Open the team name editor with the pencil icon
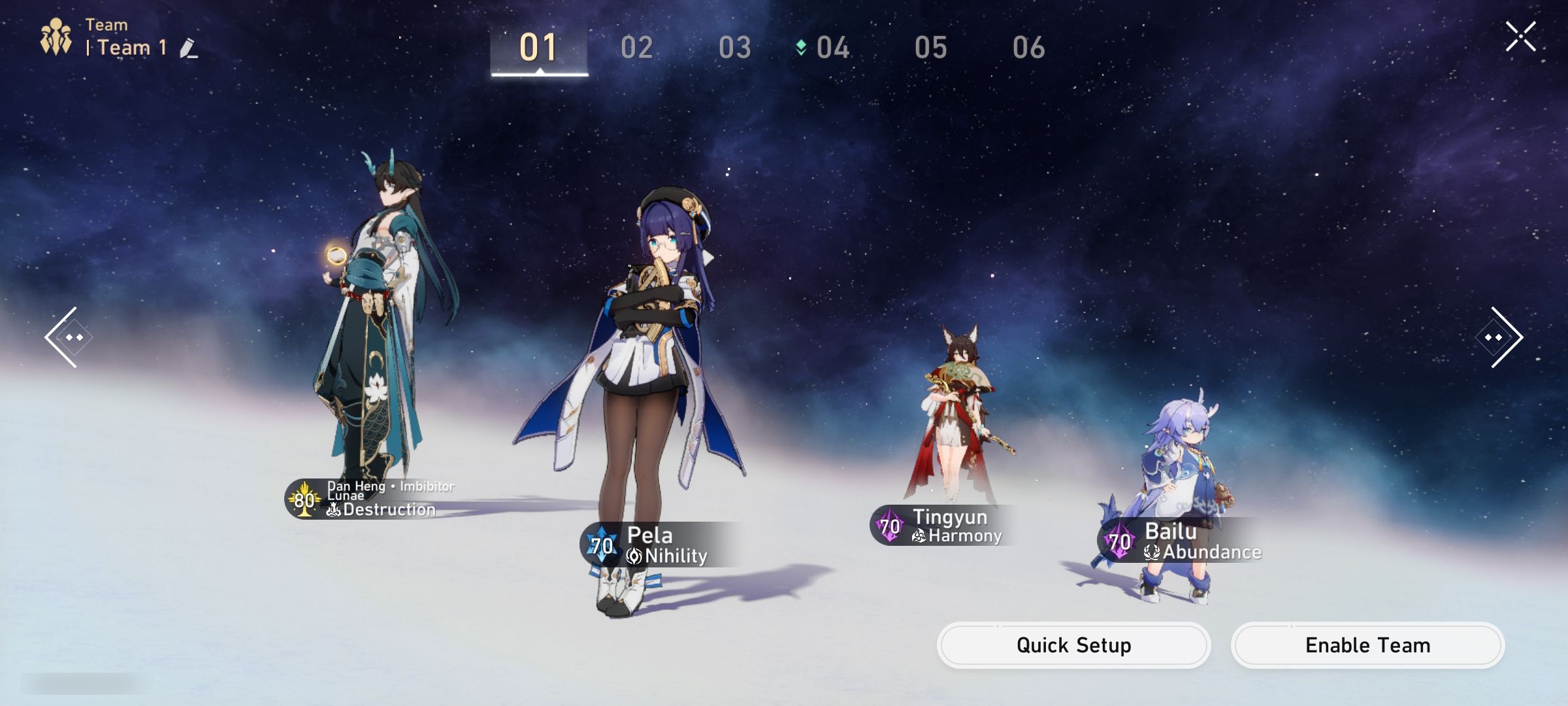The height and width of the screenshot is (706, 1568). 190,48
